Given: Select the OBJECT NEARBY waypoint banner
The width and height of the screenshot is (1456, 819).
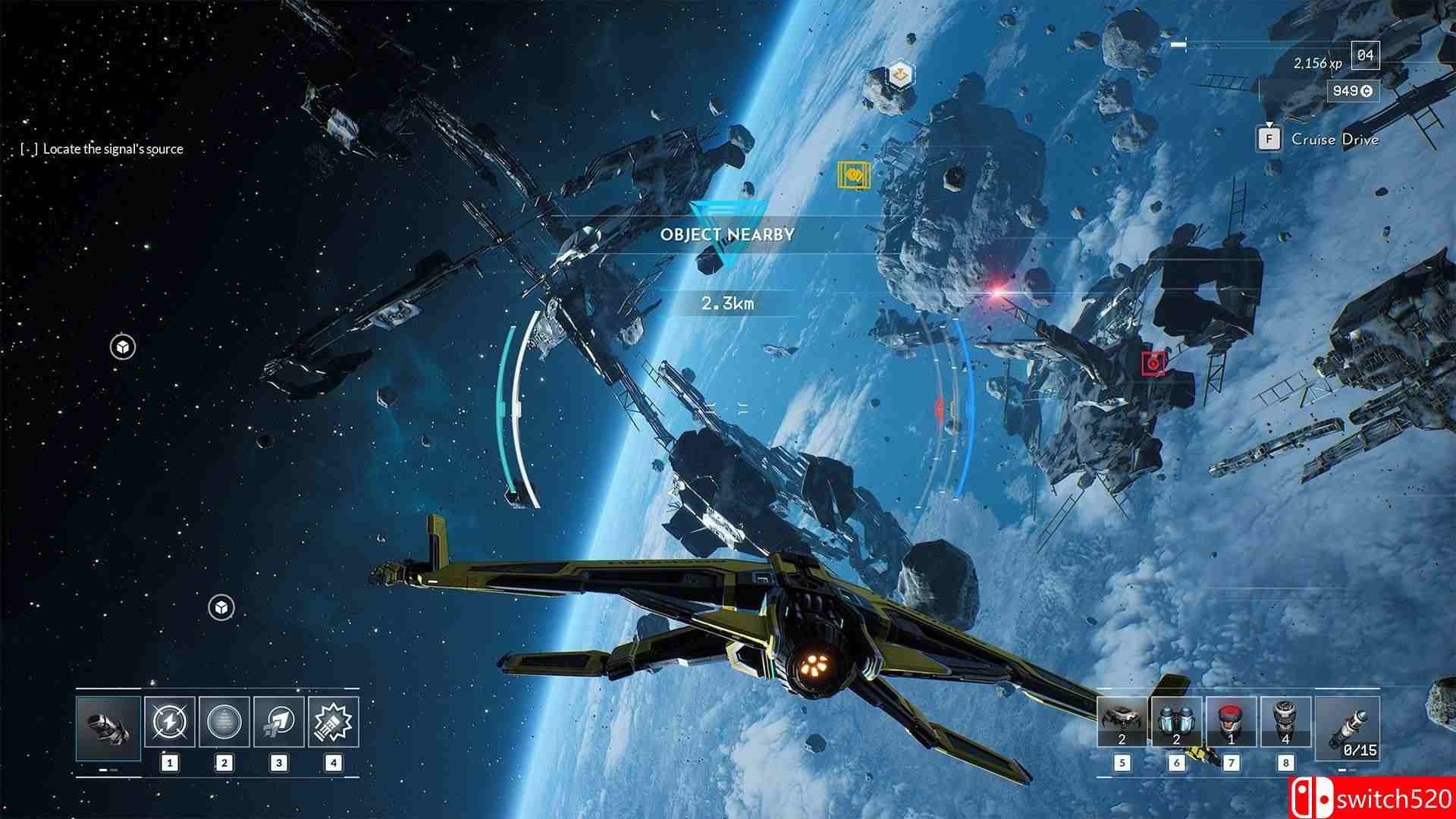Looking at the screenshot, I should [x=730, y=235].
